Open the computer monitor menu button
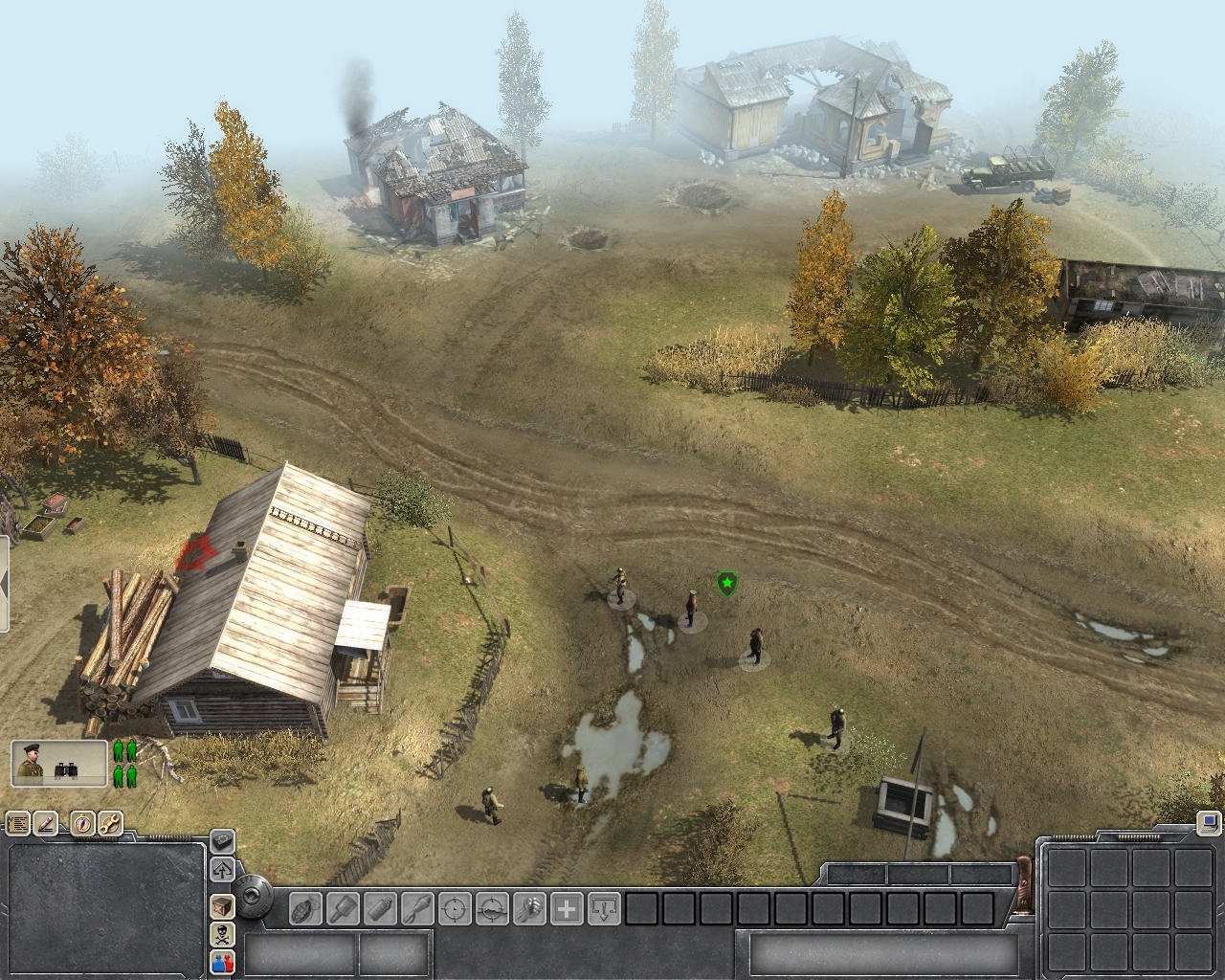The height and width of the screenshot is (980, 1225). [1209, 822]
